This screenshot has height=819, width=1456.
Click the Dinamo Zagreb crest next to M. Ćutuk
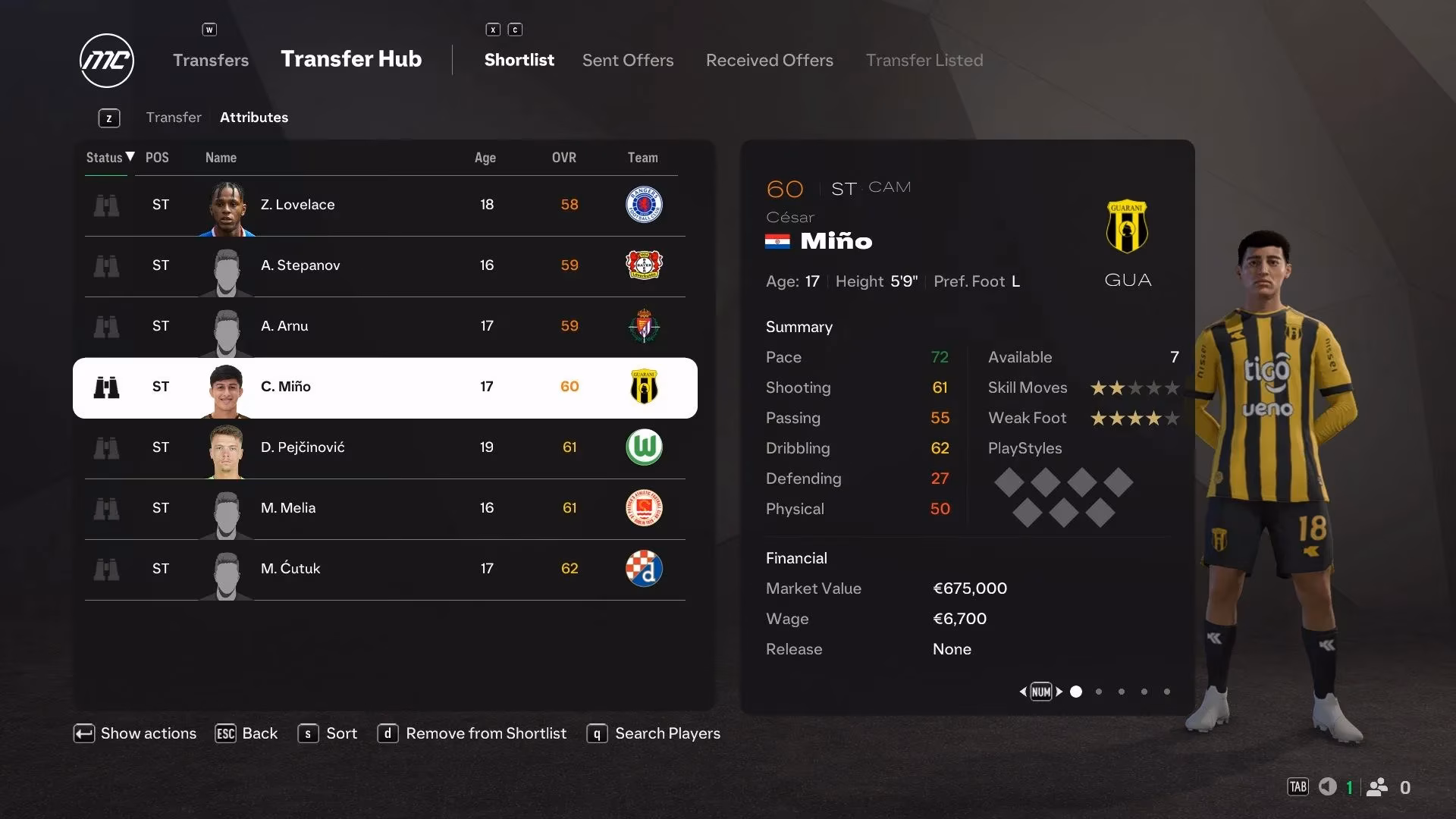click(644, 569)
